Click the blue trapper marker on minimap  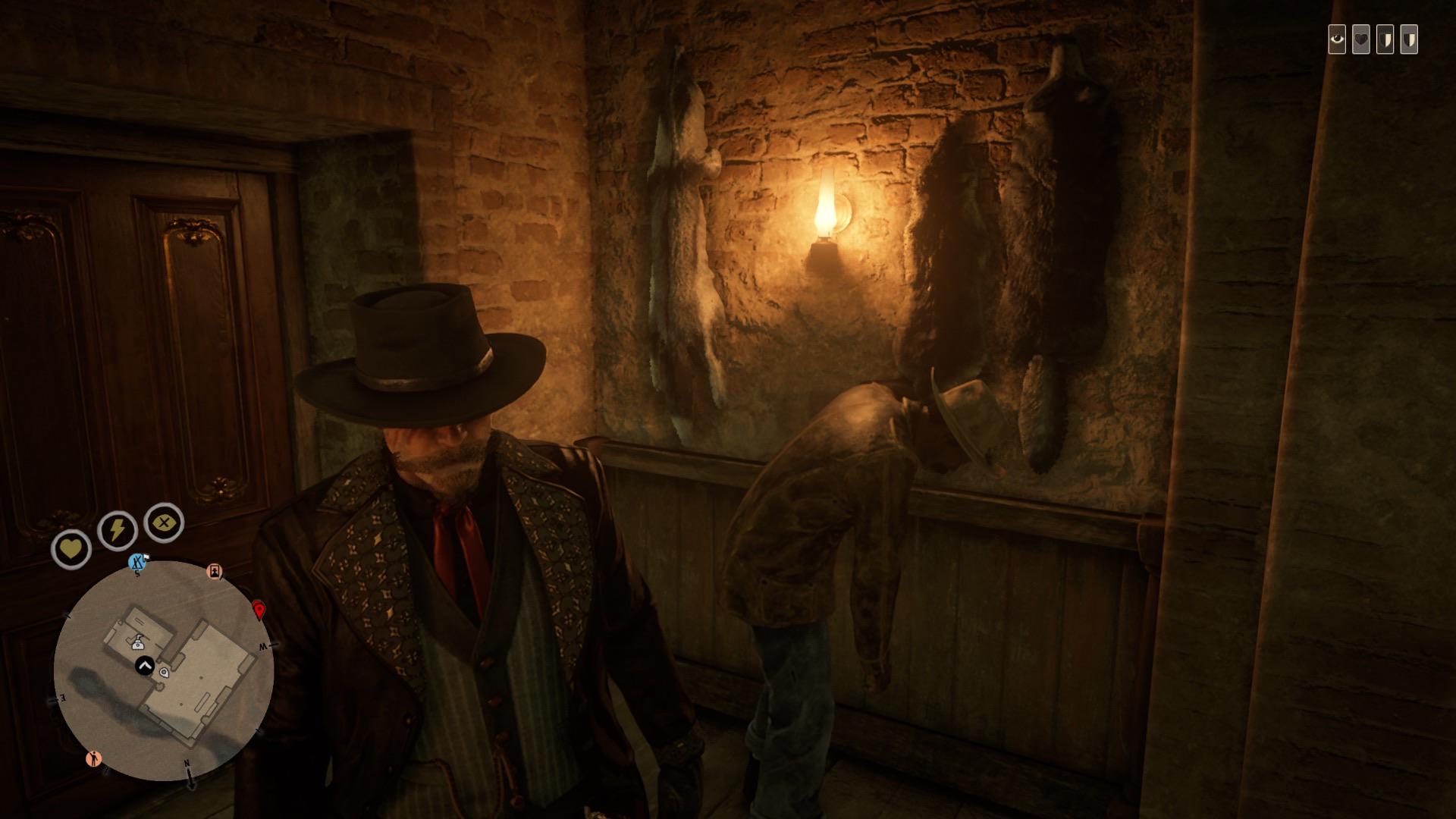click(136, 561)
